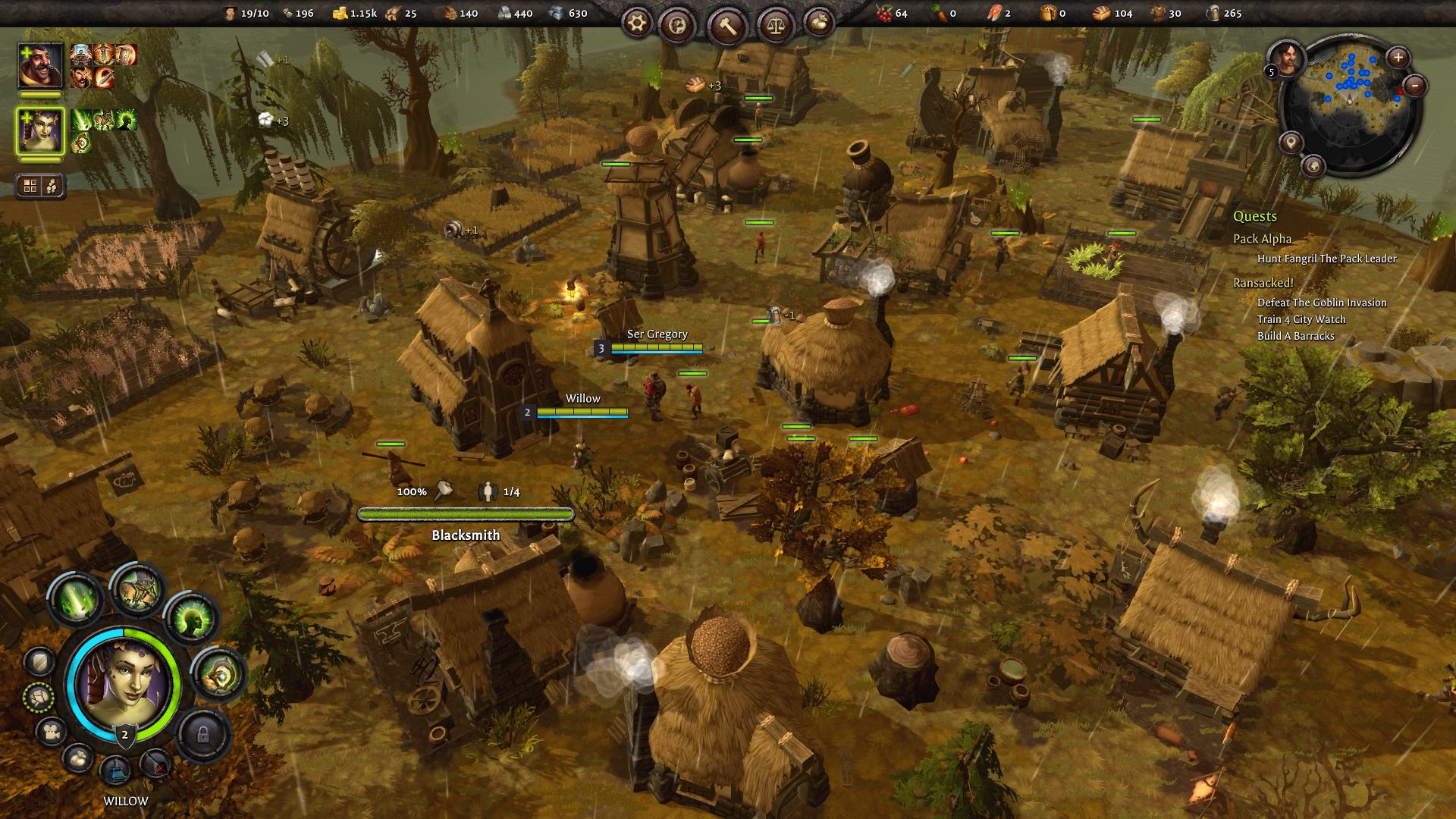Click the minimap's location pin button
The height and width of the screenshot is (819, 1456).
coord(1291,142)
